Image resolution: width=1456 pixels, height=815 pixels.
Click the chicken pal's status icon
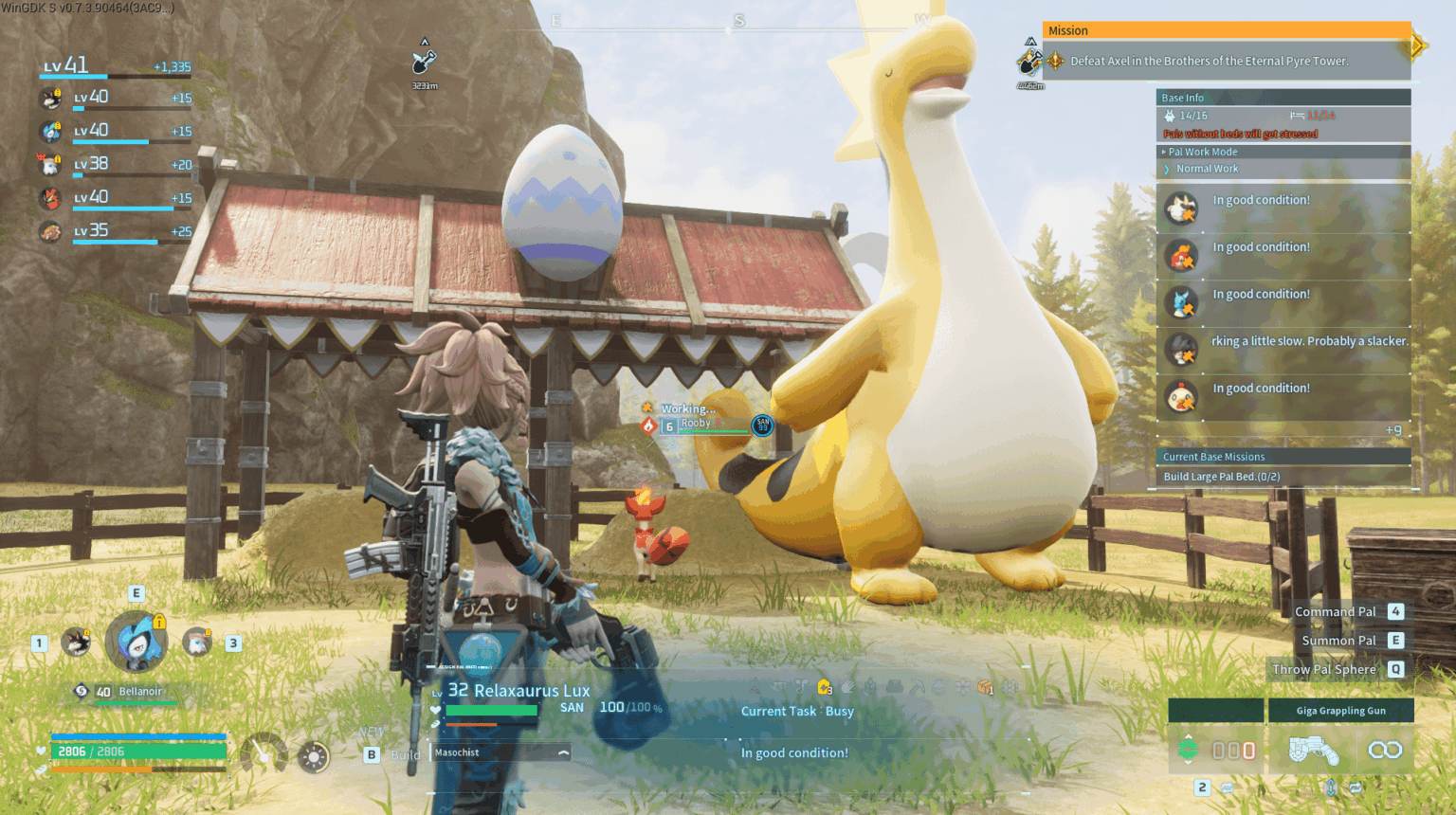[x=1181, y=397]
